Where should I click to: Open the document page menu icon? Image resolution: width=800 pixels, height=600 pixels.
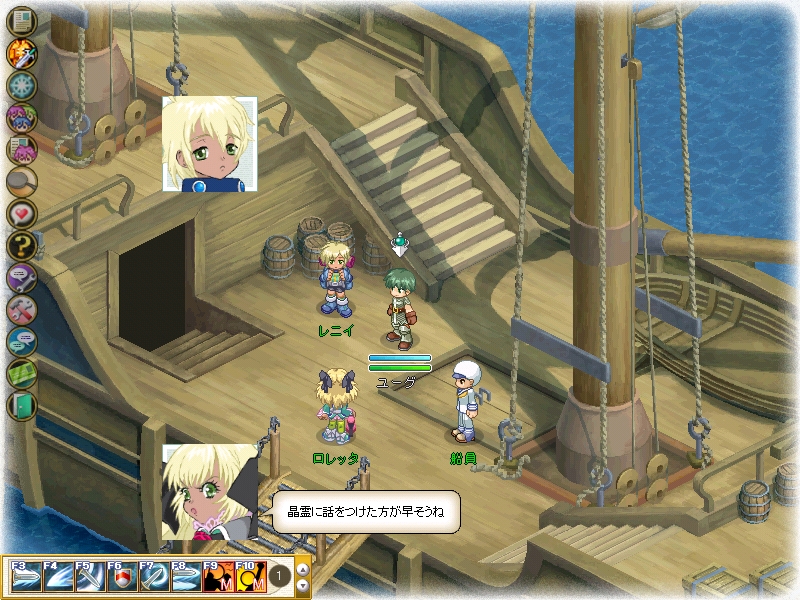point(21,20)
